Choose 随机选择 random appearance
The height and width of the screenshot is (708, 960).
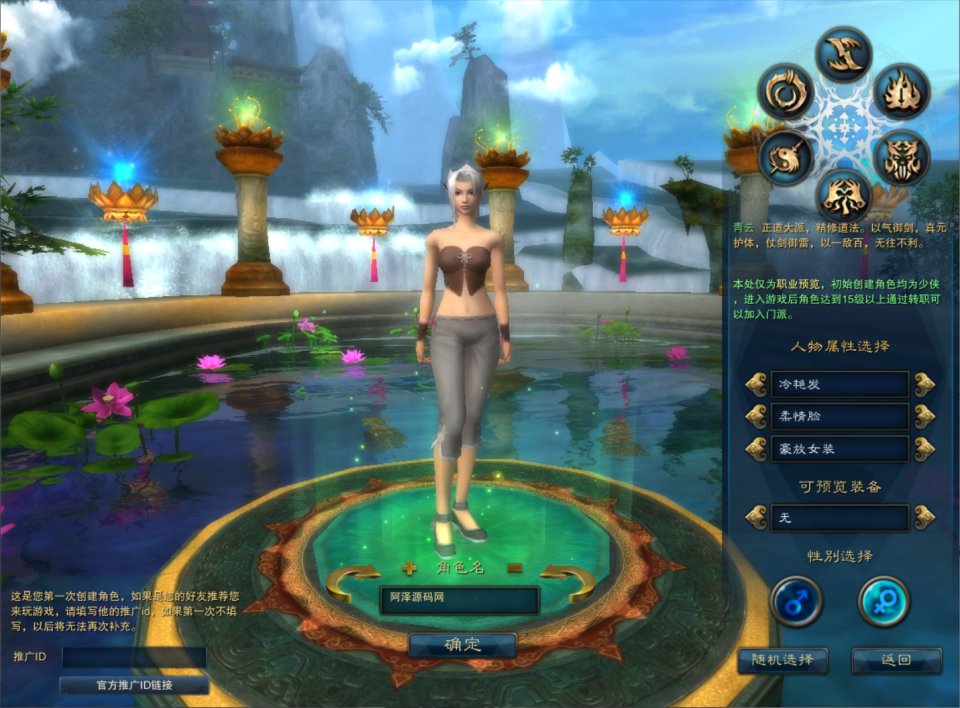782,660
